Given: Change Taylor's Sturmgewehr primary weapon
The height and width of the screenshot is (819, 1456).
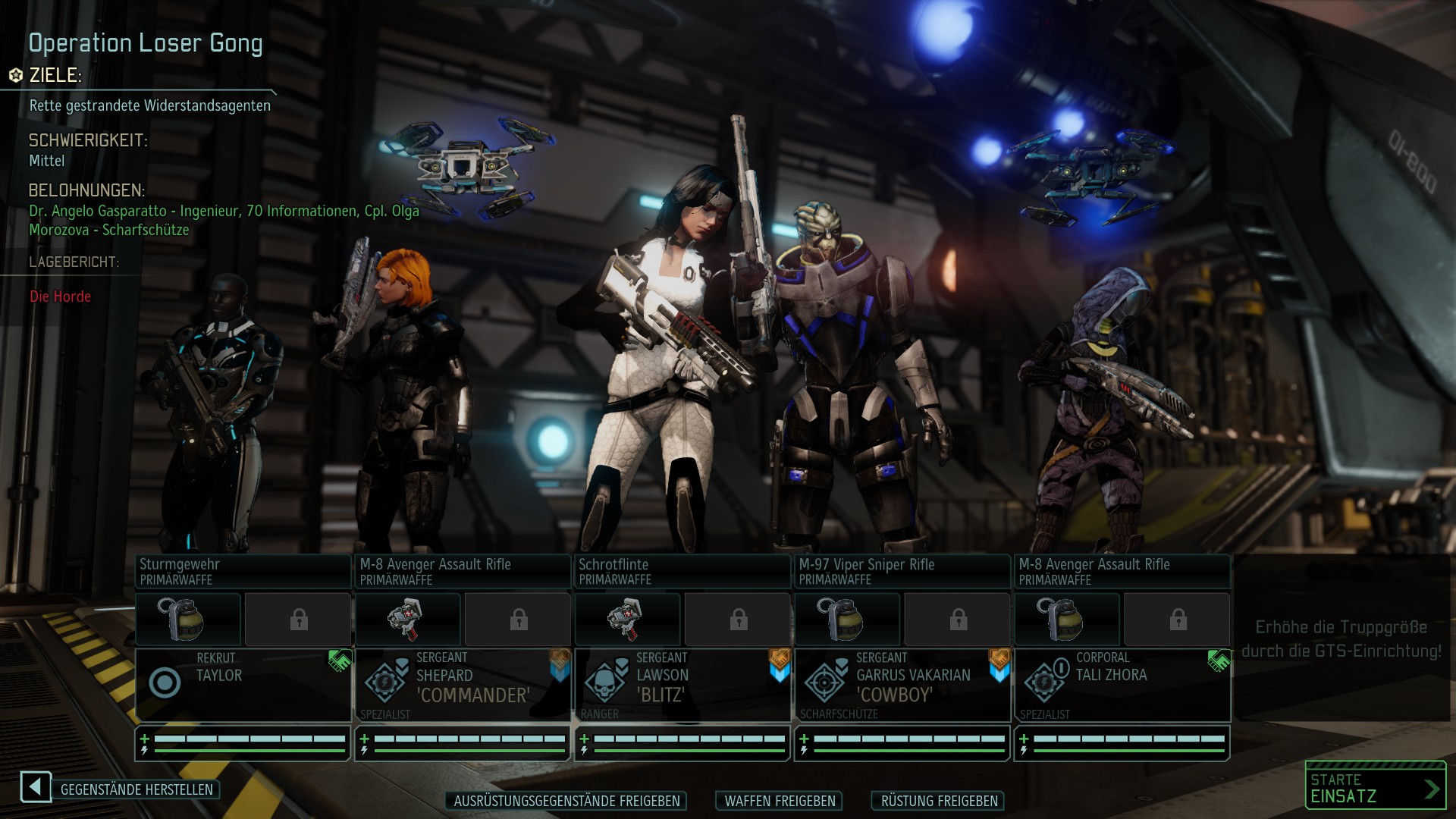Looking at the screenshot, I should (x=243, y=572).
